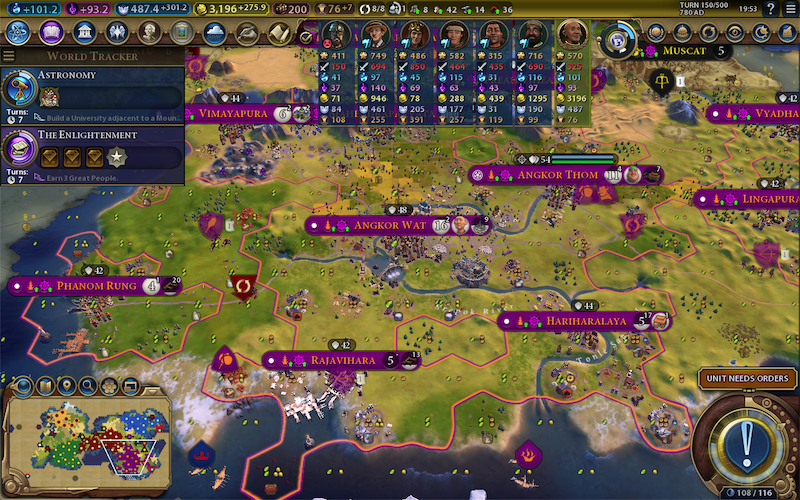This screenshot has width=800, height=500.
Task: Open the Great People screen
Action: [150, 32]
